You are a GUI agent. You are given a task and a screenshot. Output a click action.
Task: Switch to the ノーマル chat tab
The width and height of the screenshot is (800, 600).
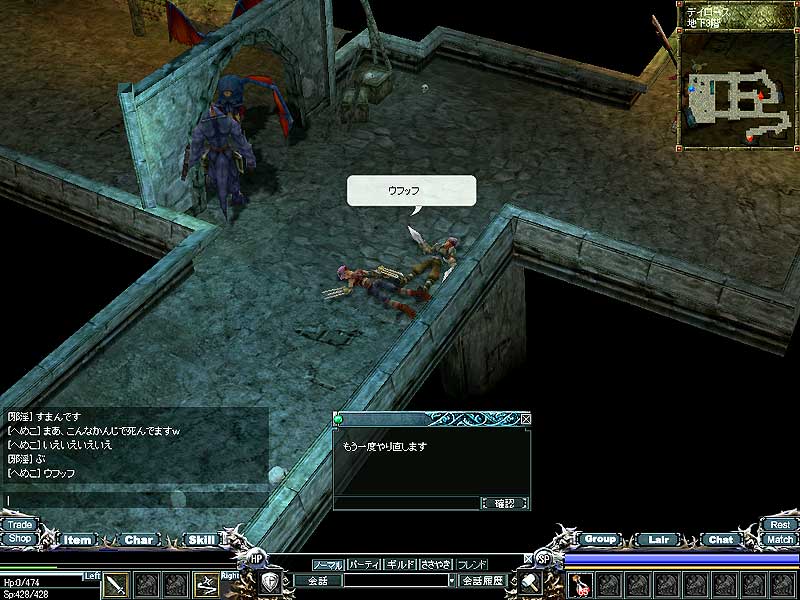click(328, 565)
